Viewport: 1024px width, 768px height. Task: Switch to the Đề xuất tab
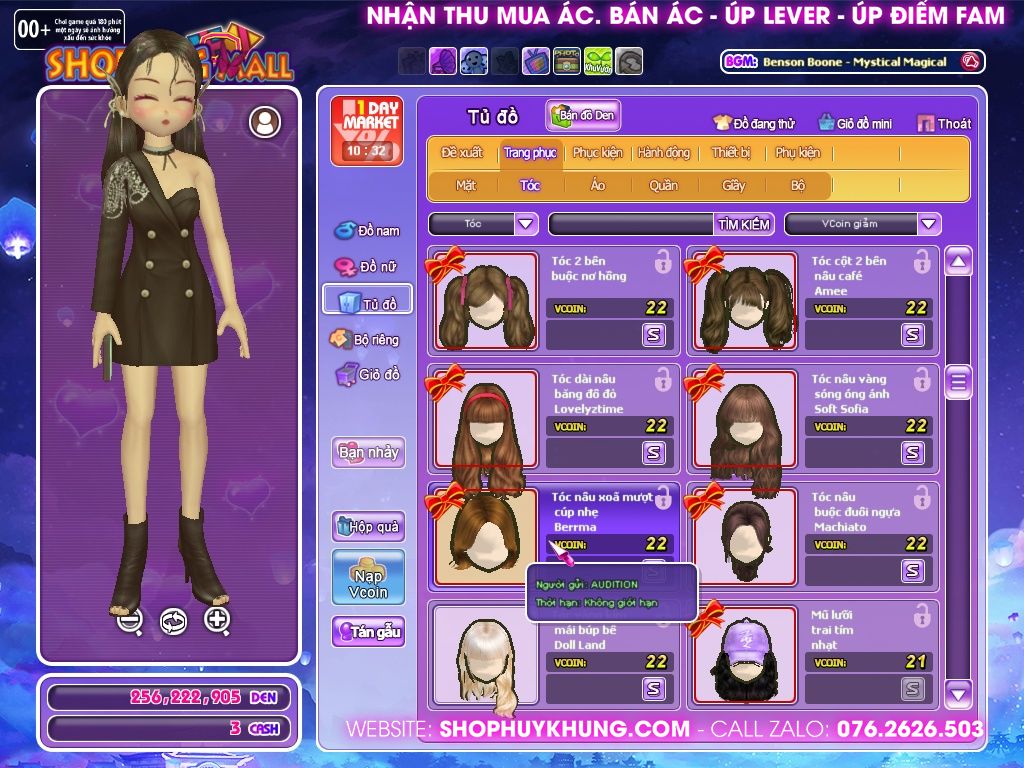click(461, 153)
